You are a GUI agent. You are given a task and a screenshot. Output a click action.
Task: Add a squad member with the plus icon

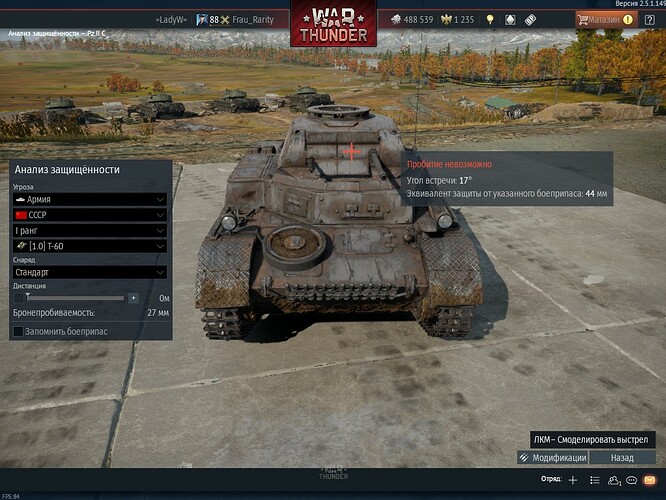(573, 480)
